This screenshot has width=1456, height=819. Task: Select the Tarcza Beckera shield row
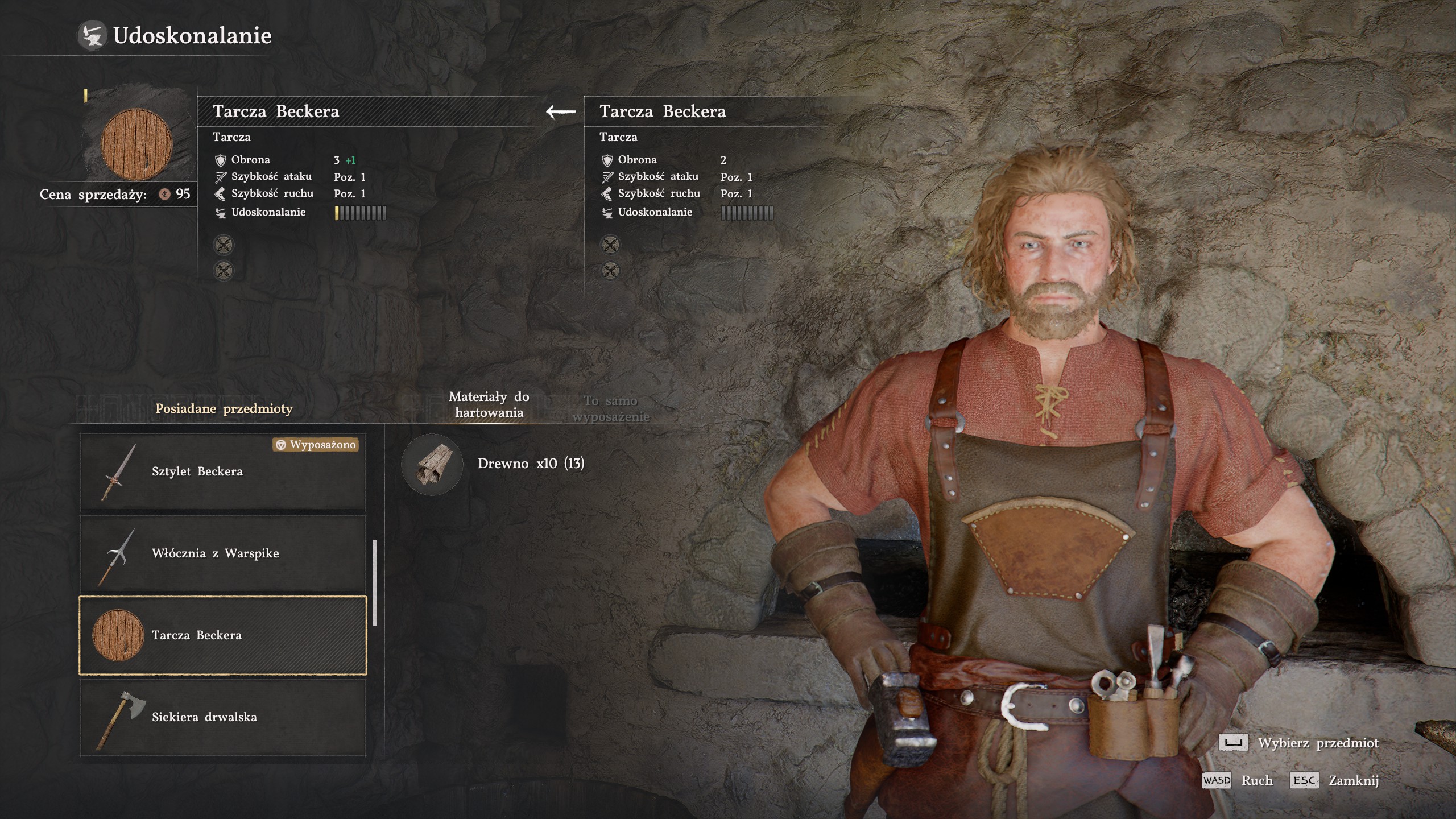tap(223, 635)
